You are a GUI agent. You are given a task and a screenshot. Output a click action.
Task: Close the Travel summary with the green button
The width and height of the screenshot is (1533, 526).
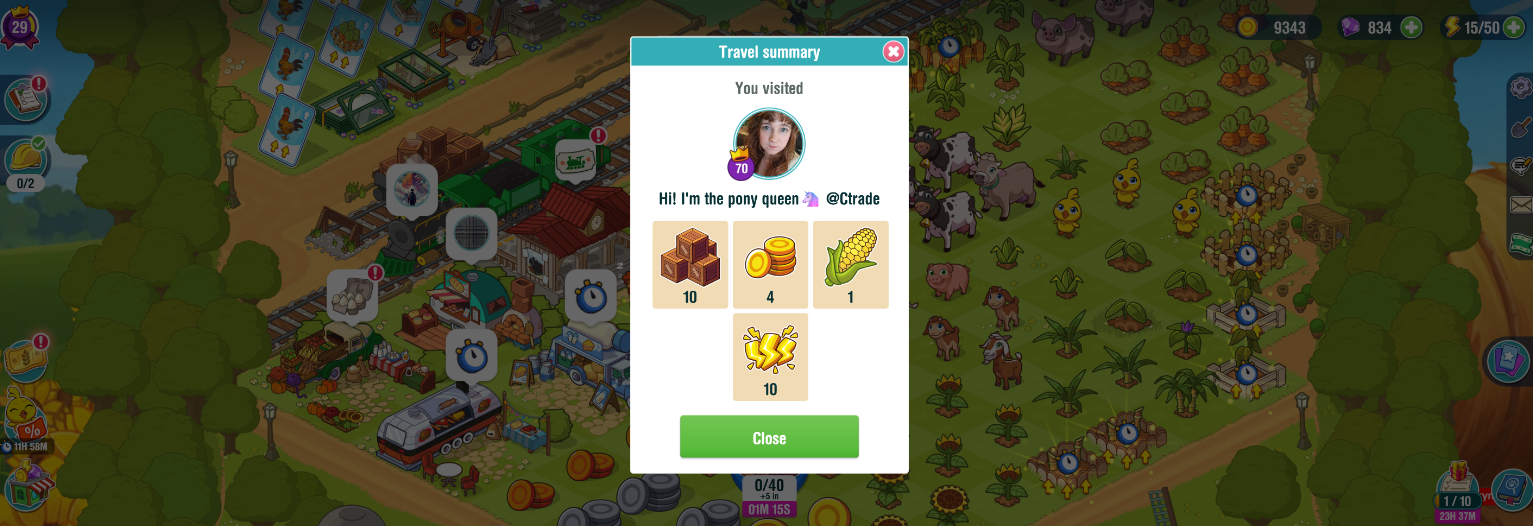[769, 437]
